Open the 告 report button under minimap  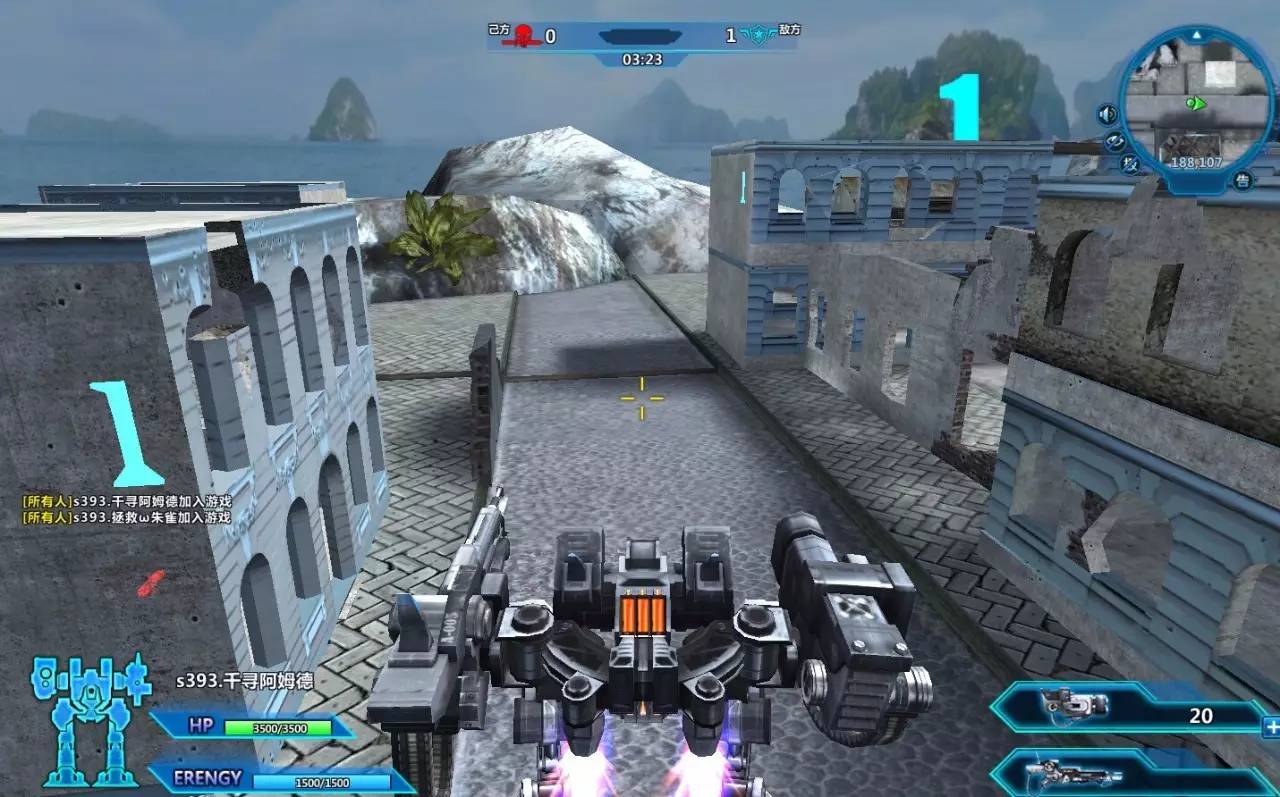[x=1243, y=181]
